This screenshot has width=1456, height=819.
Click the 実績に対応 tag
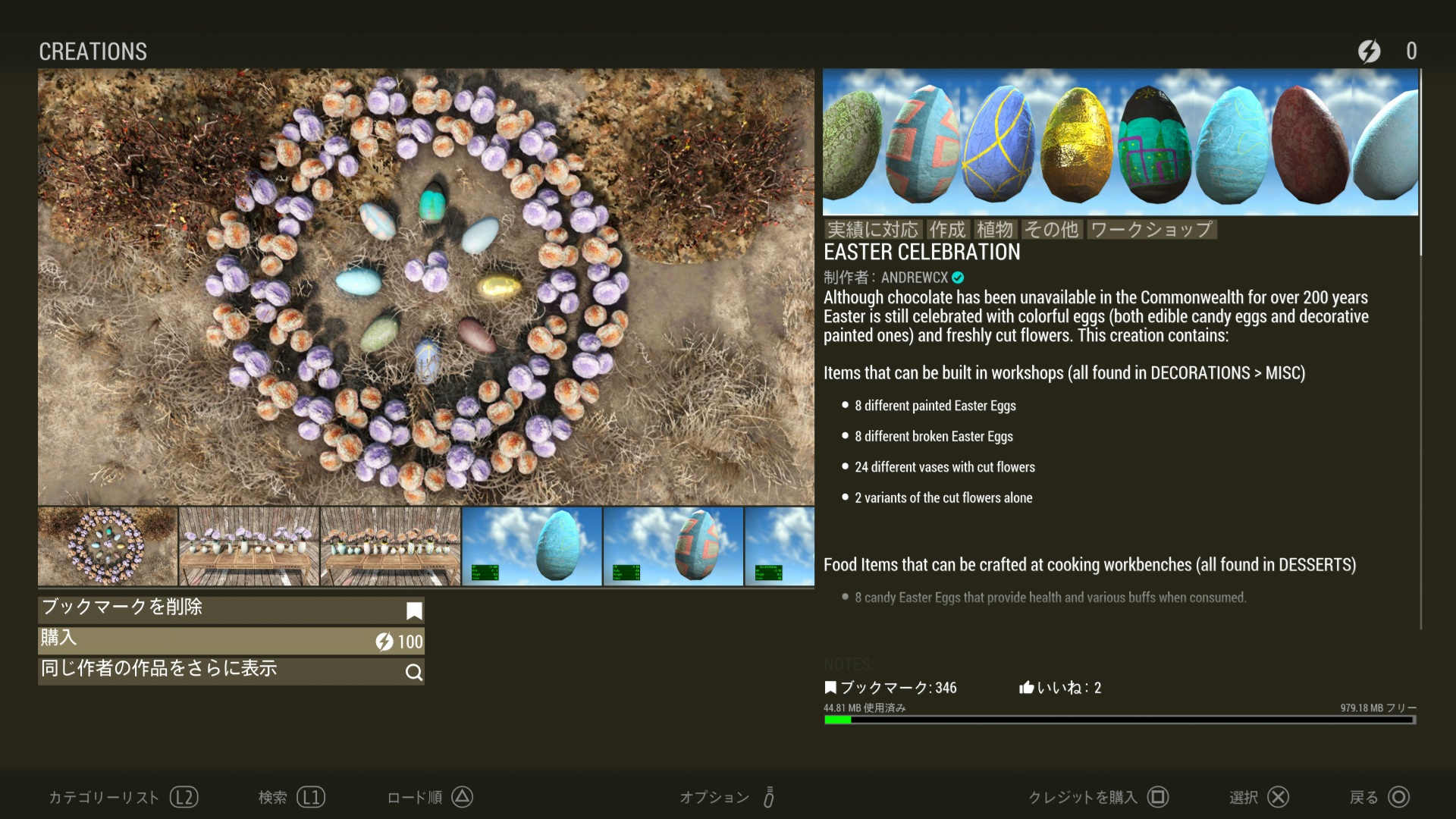click(872, 229)
